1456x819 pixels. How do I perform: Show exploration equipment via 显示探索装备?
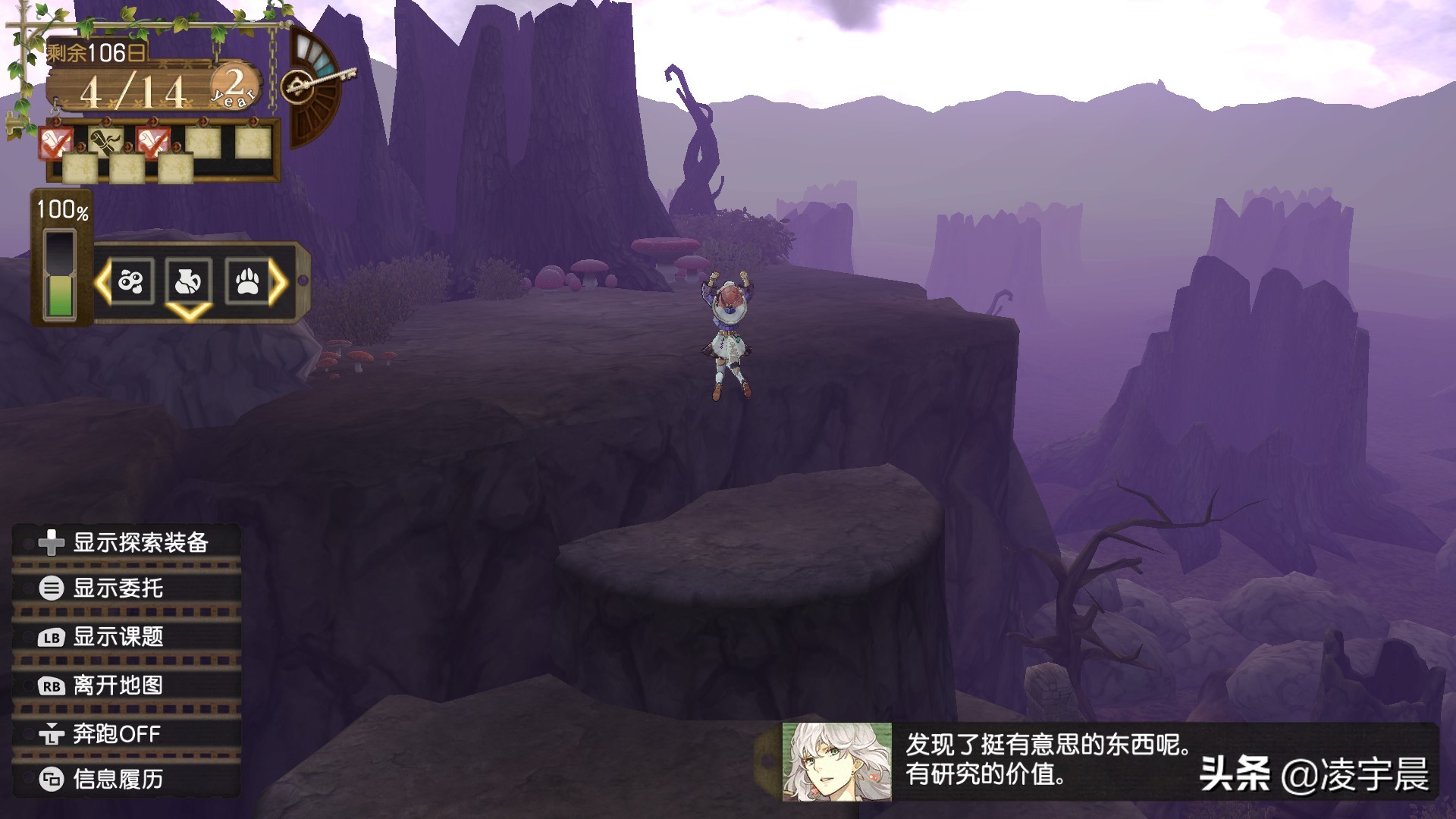126,543
